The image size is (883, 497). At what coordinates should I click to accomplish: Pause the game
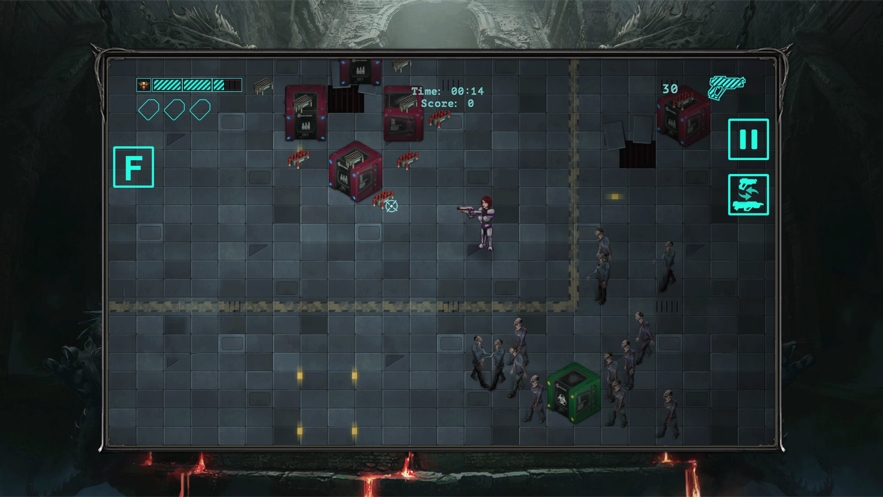[x=748, y=140]
